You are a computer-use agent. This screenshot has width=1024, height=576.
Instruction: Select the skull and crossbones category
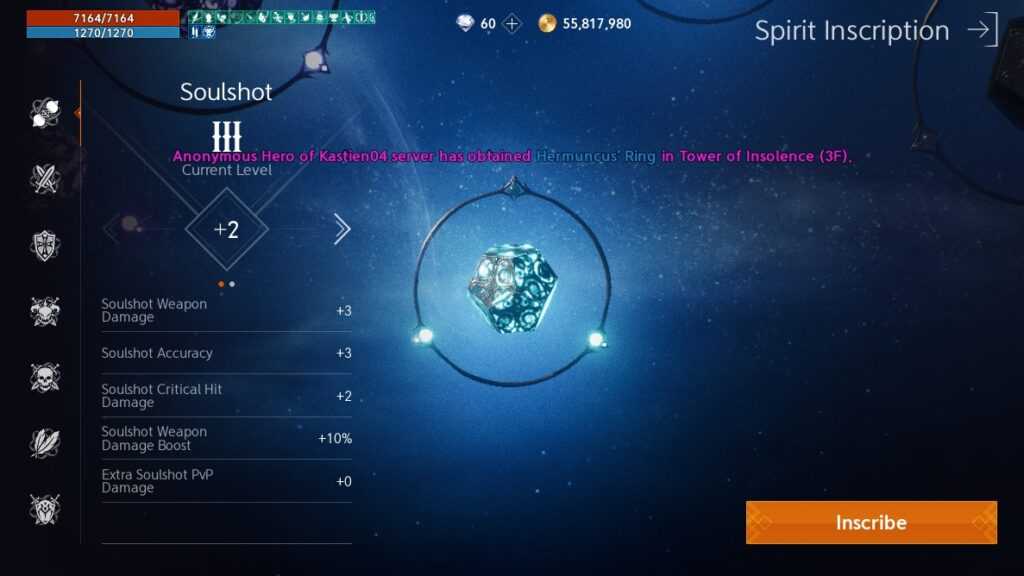(x=45, y=377)
